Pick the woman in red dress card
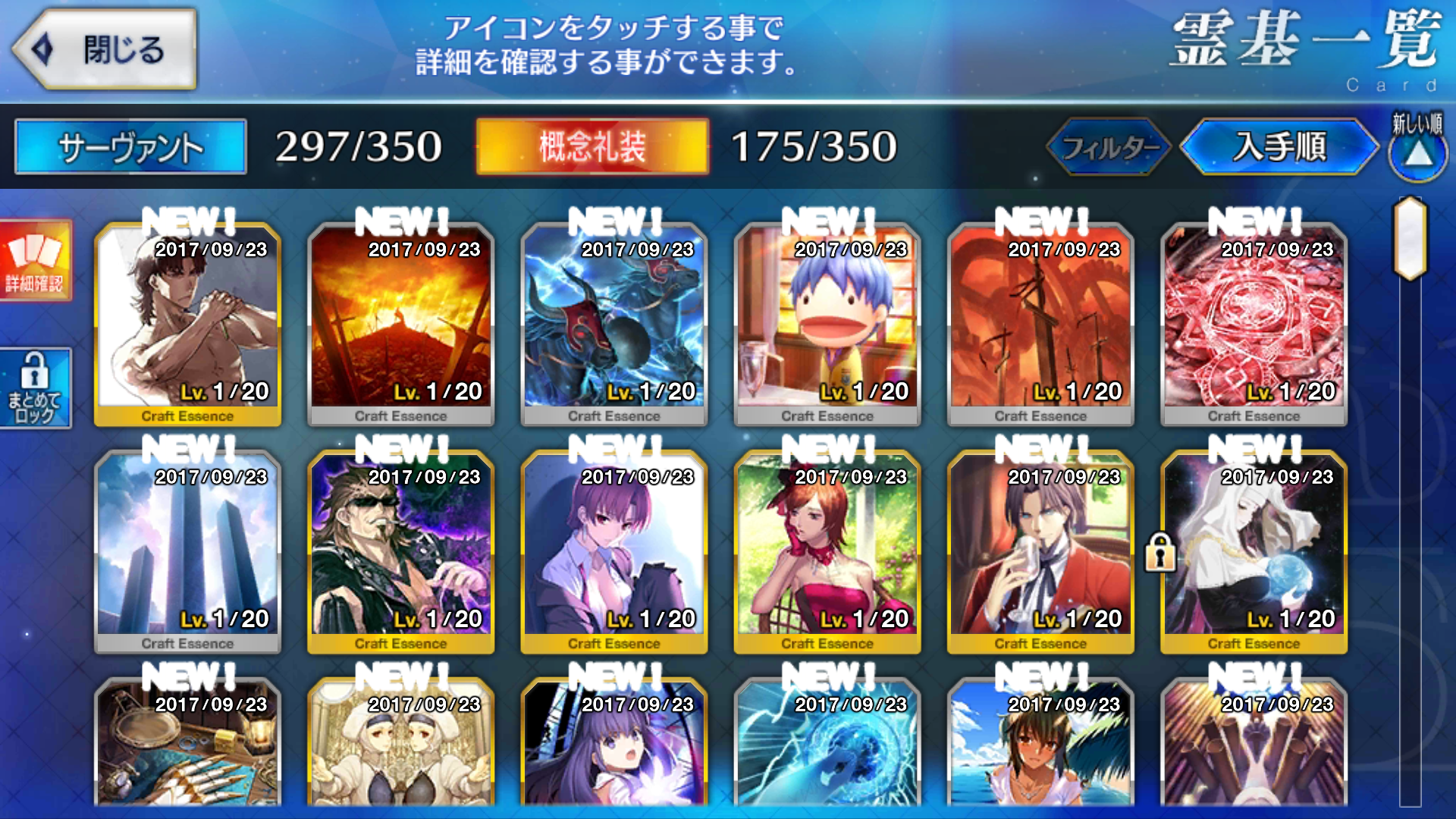 click(x=827, y=551)
